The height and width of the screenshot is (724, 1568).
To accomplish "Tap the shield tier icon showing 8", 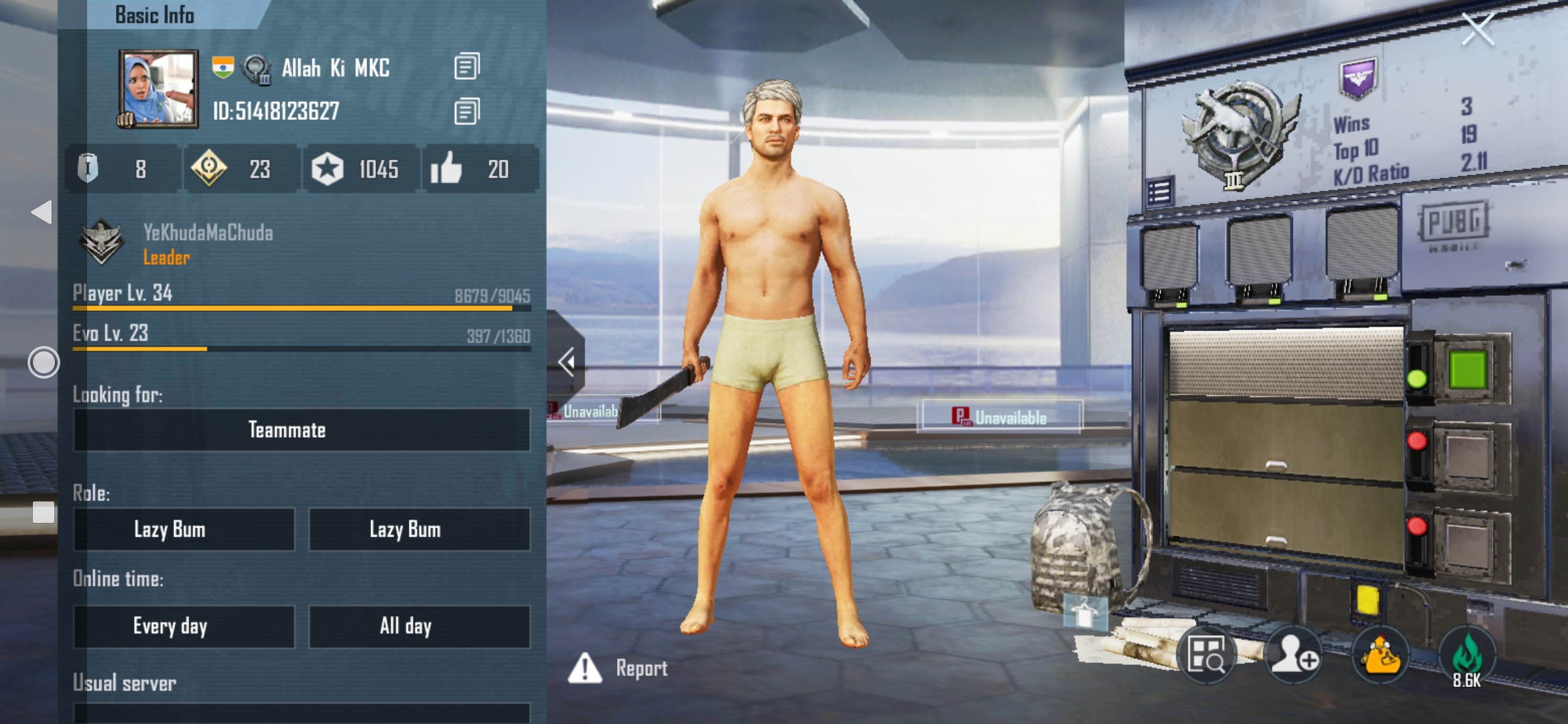I will 88,170.
